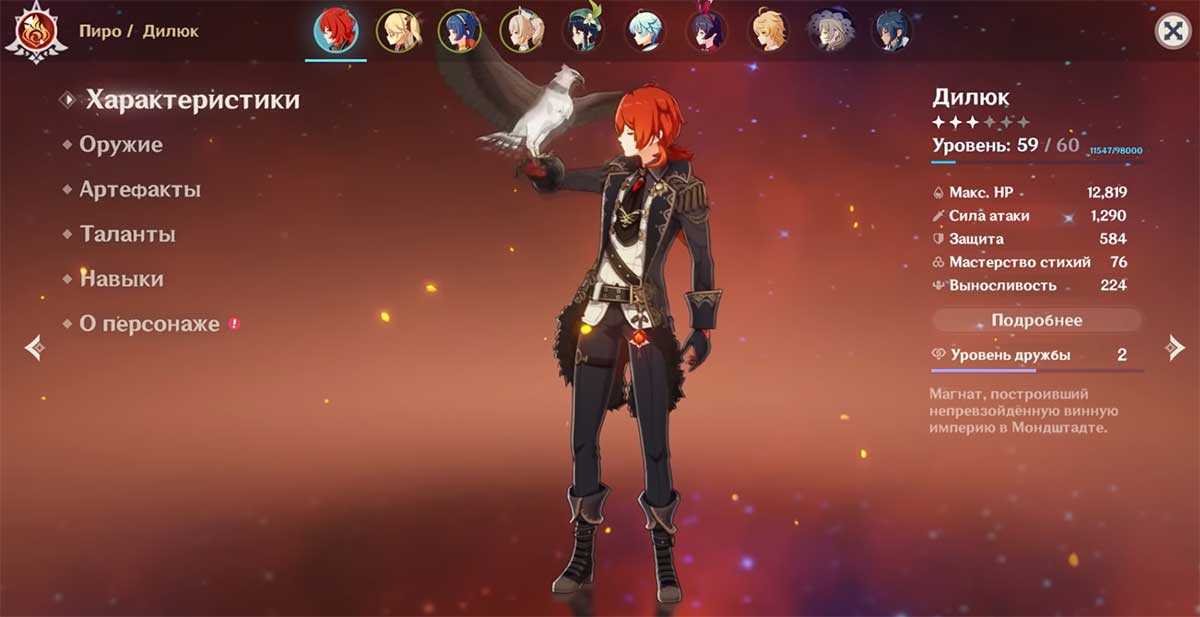Pick the light-blue-haired Chongyun portrait
This screenshot has width=1200, height=617.
[x=645, y=31]
